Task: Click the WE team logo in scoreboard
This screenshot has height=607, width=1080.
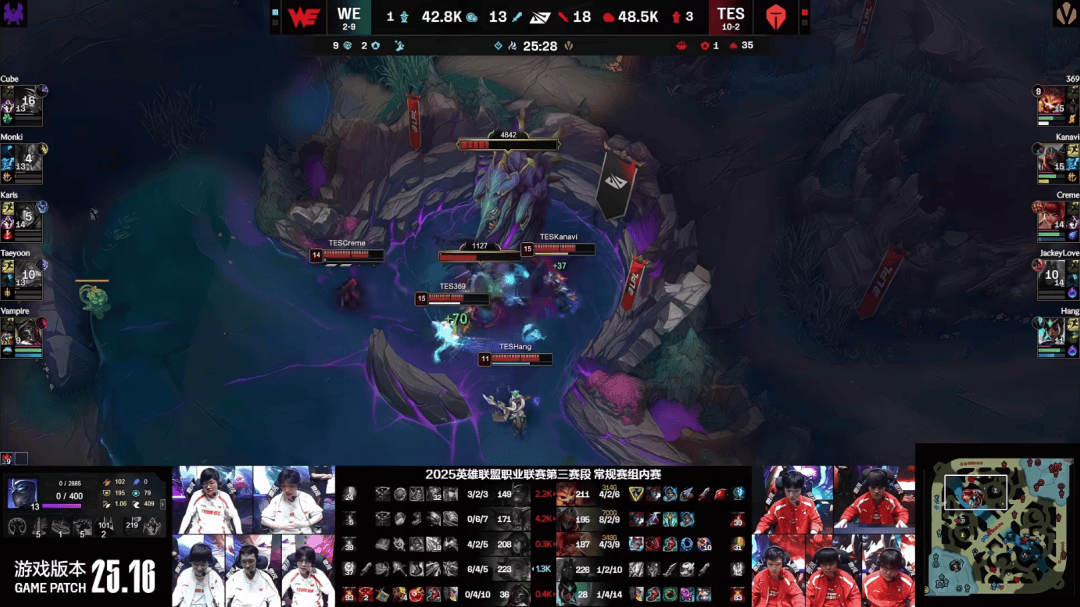Action: tap(302, 17)
